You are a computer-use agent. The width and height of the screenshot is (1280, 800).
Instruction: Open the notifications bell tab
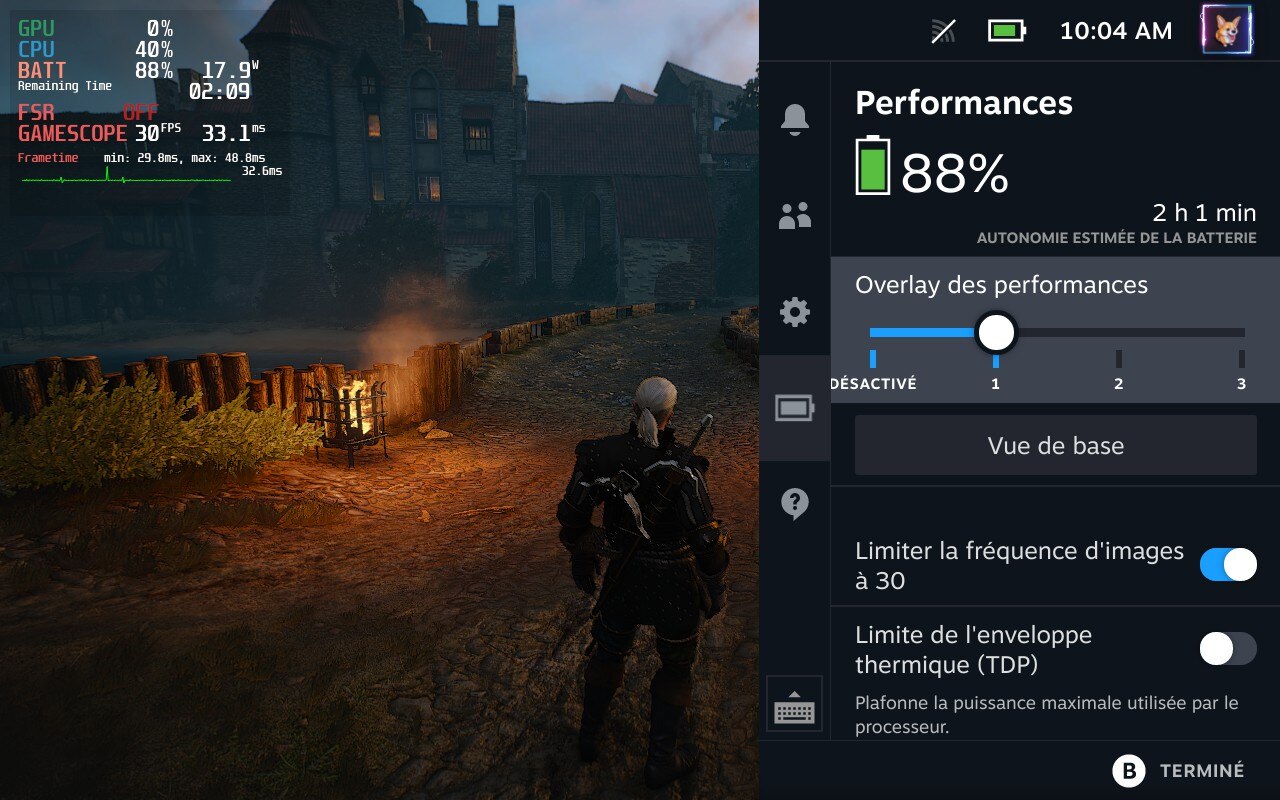click(795, 119)
